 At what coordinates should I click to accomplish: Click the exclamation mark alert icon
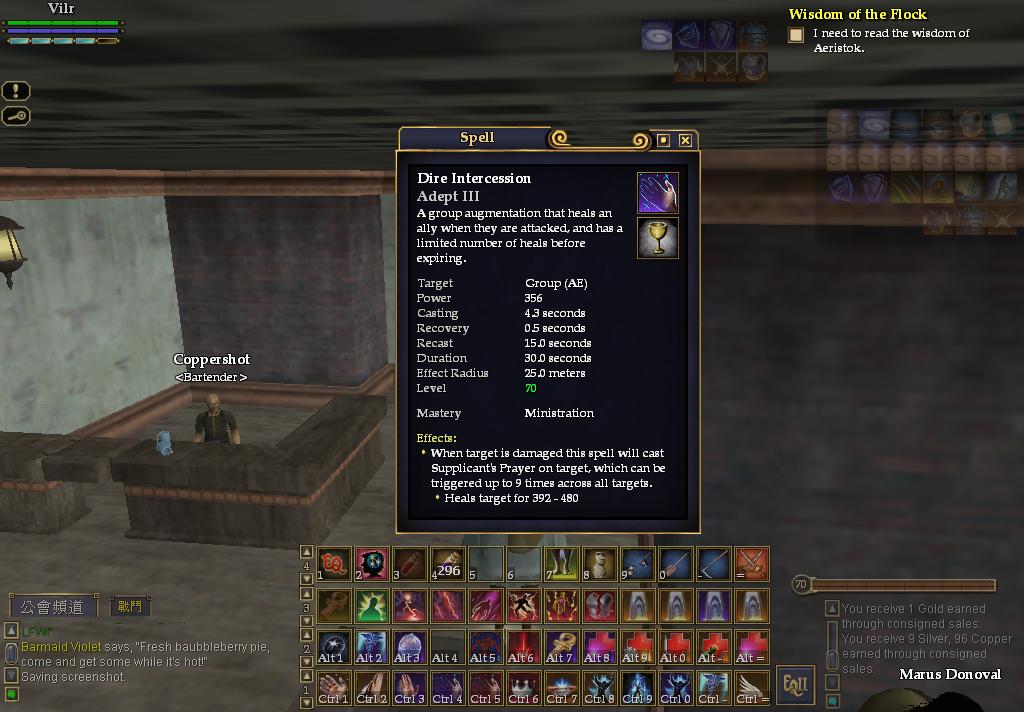coord(16,91)
